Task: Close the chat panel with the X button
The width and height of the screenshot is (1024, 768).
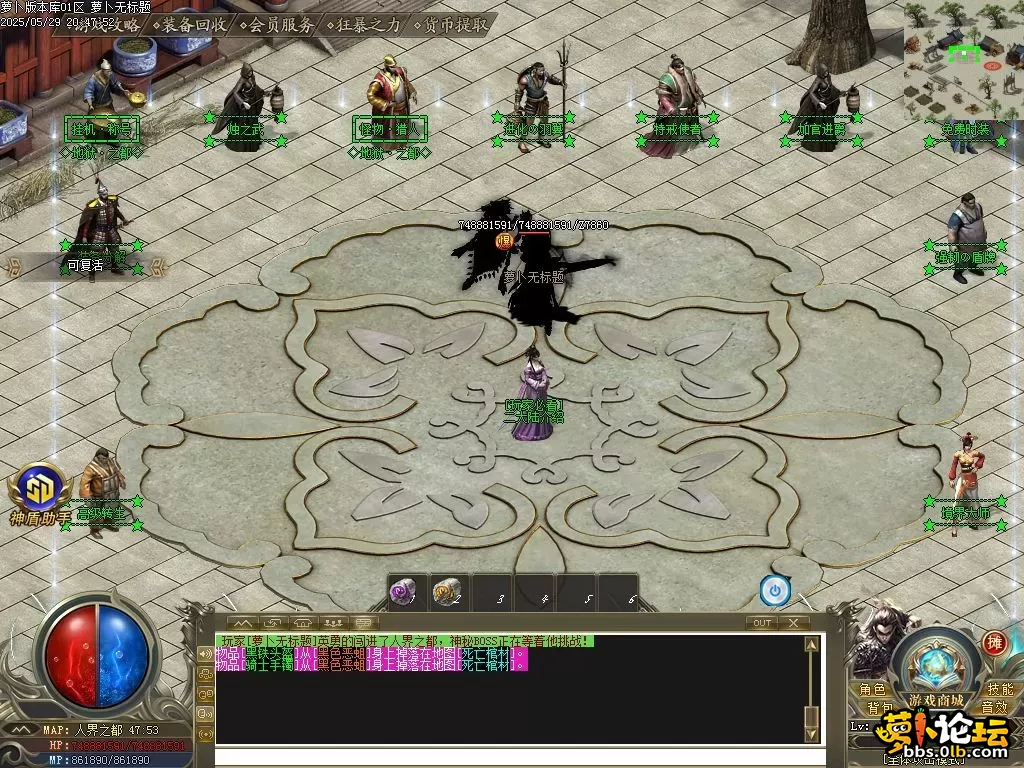Action: [793, 622]
